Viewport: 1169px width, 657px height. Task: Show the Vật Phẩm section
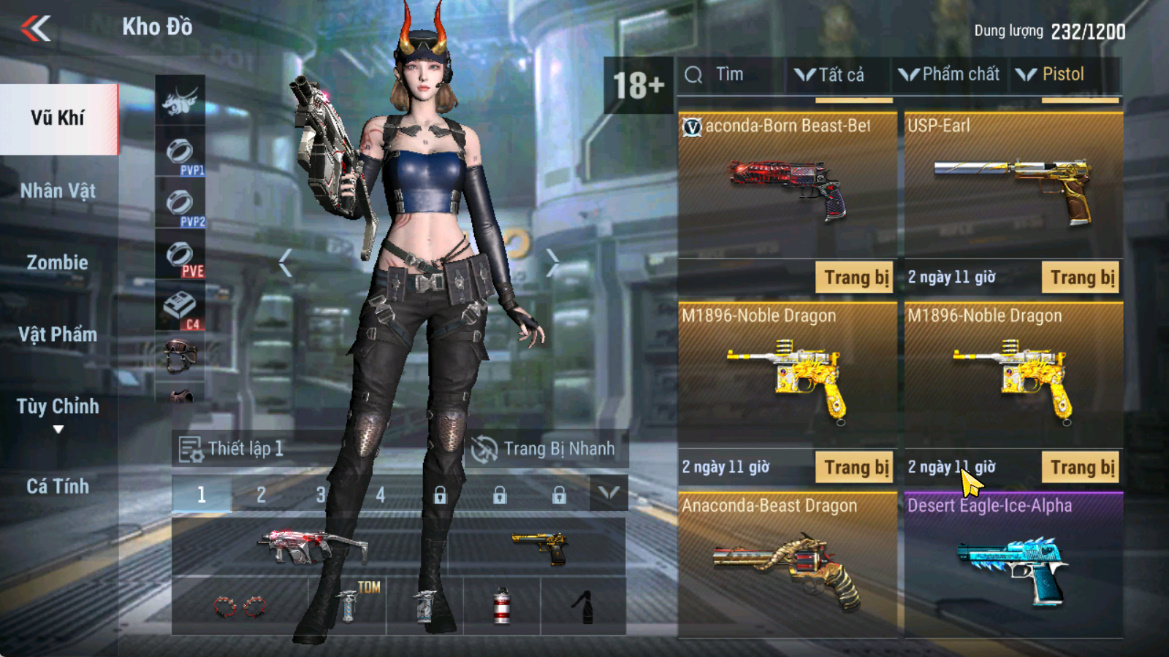tap(57, 335)
